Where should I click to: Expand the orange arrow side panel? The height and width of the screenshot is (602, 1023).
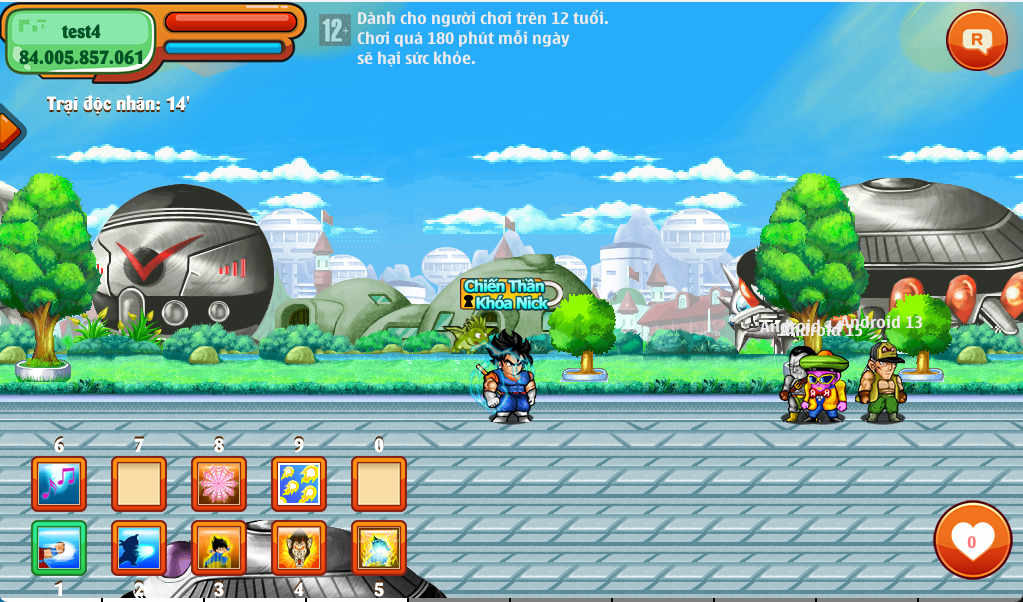click(8, 130)
